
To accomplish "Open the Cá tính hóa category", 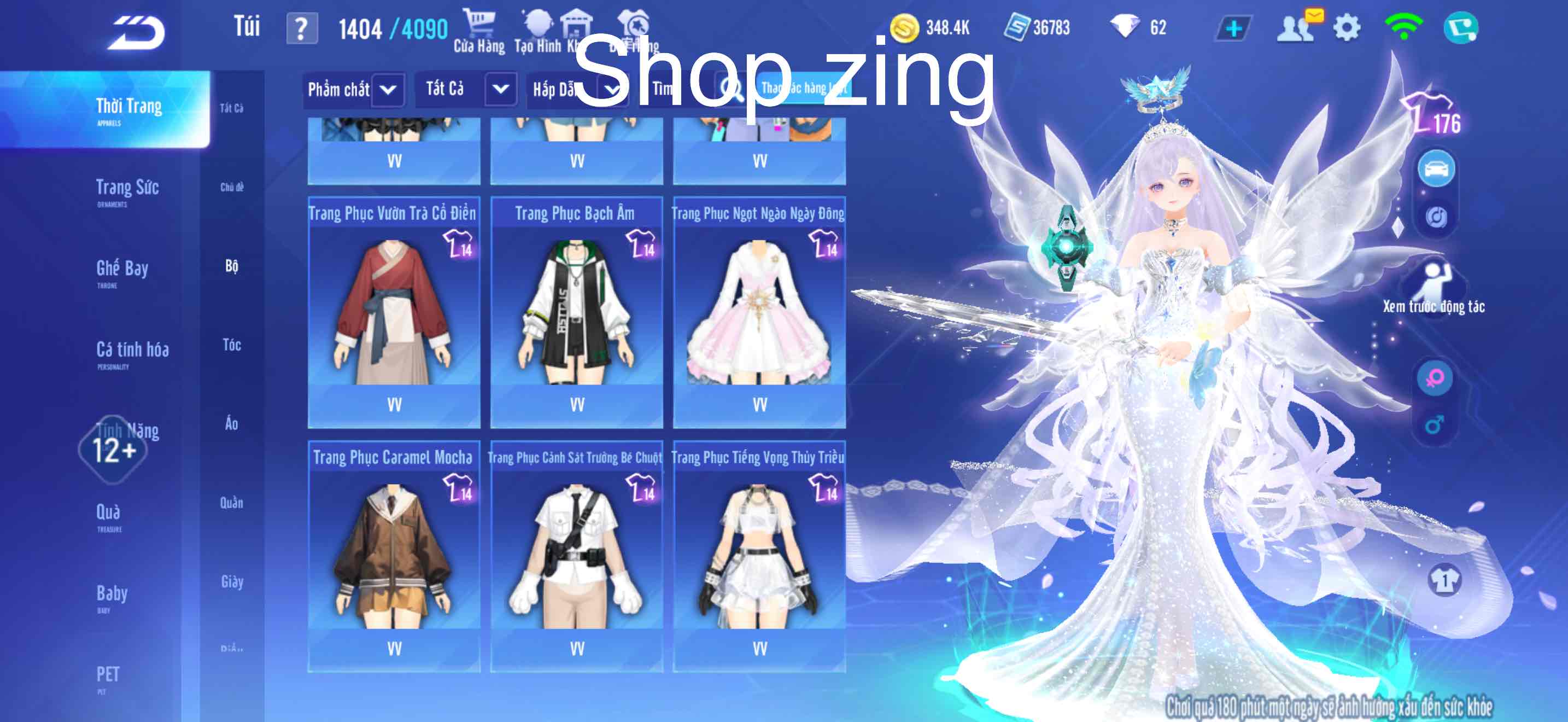I will pos(132,351).
